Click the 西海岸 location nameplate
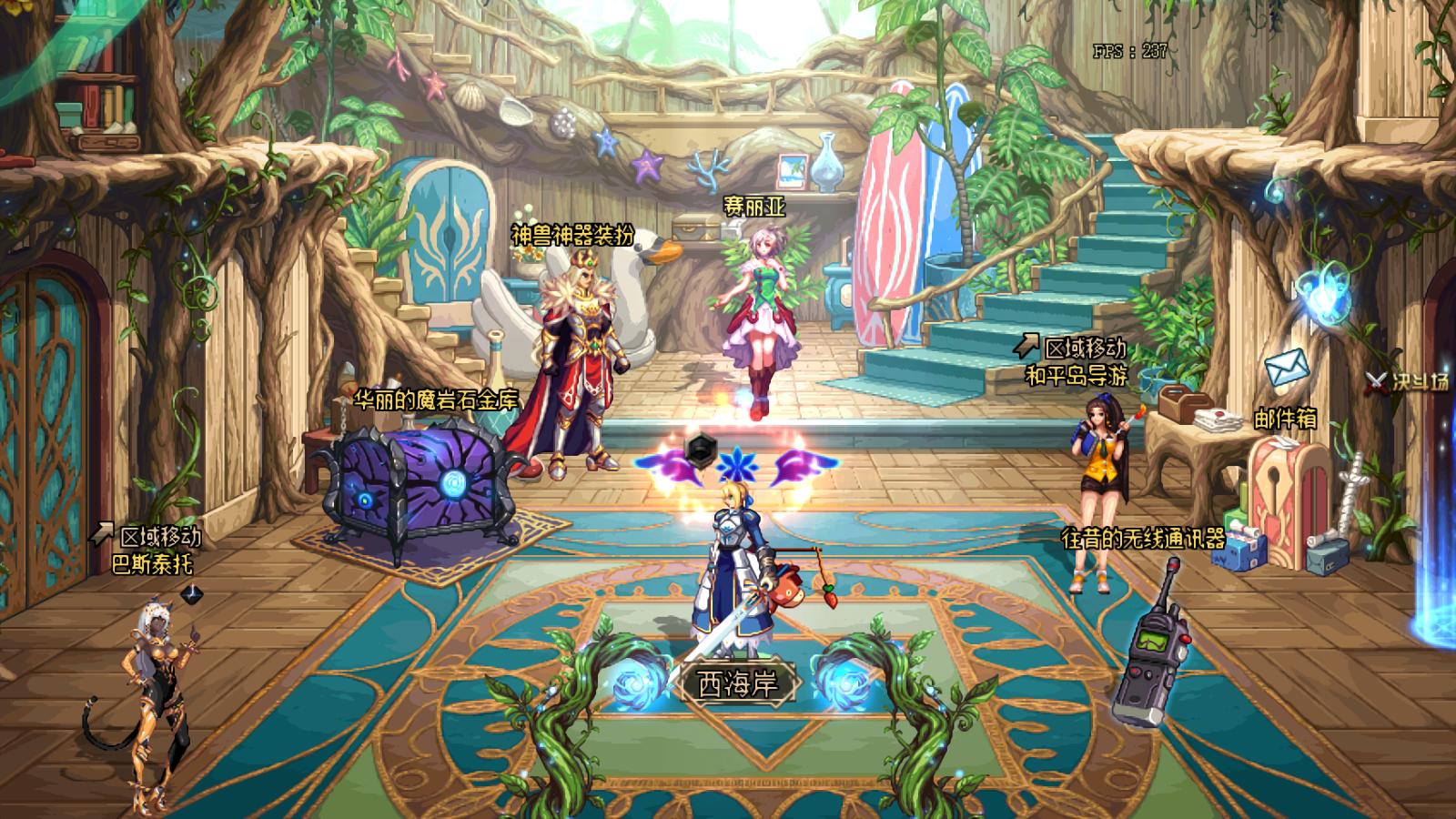Image resolution: width=1456 pixels, height=819 pixels. (x=738, y=683)
